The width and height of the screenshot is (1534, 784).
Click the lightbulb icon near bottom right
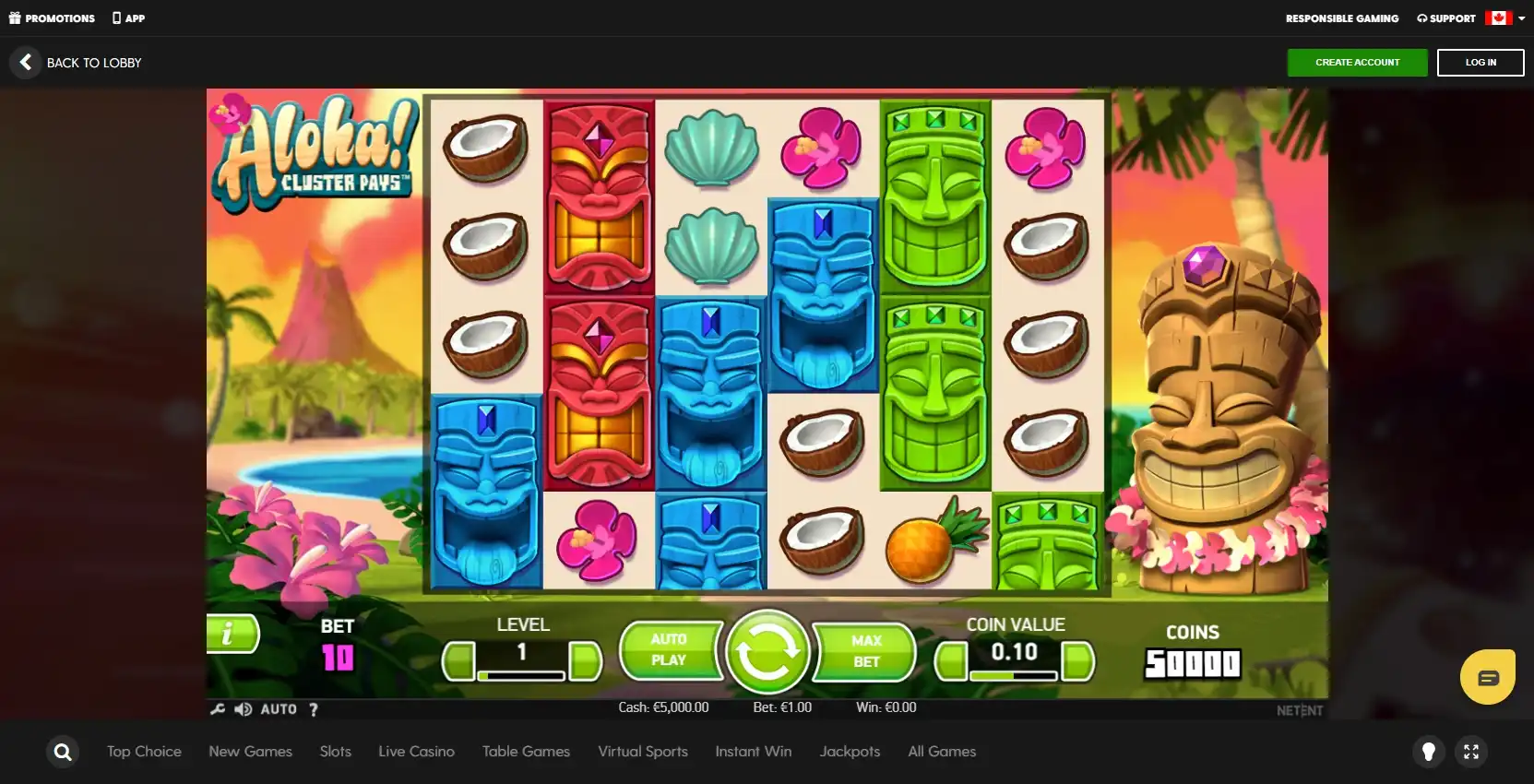pyautogui.click(x=1429, y=752)
